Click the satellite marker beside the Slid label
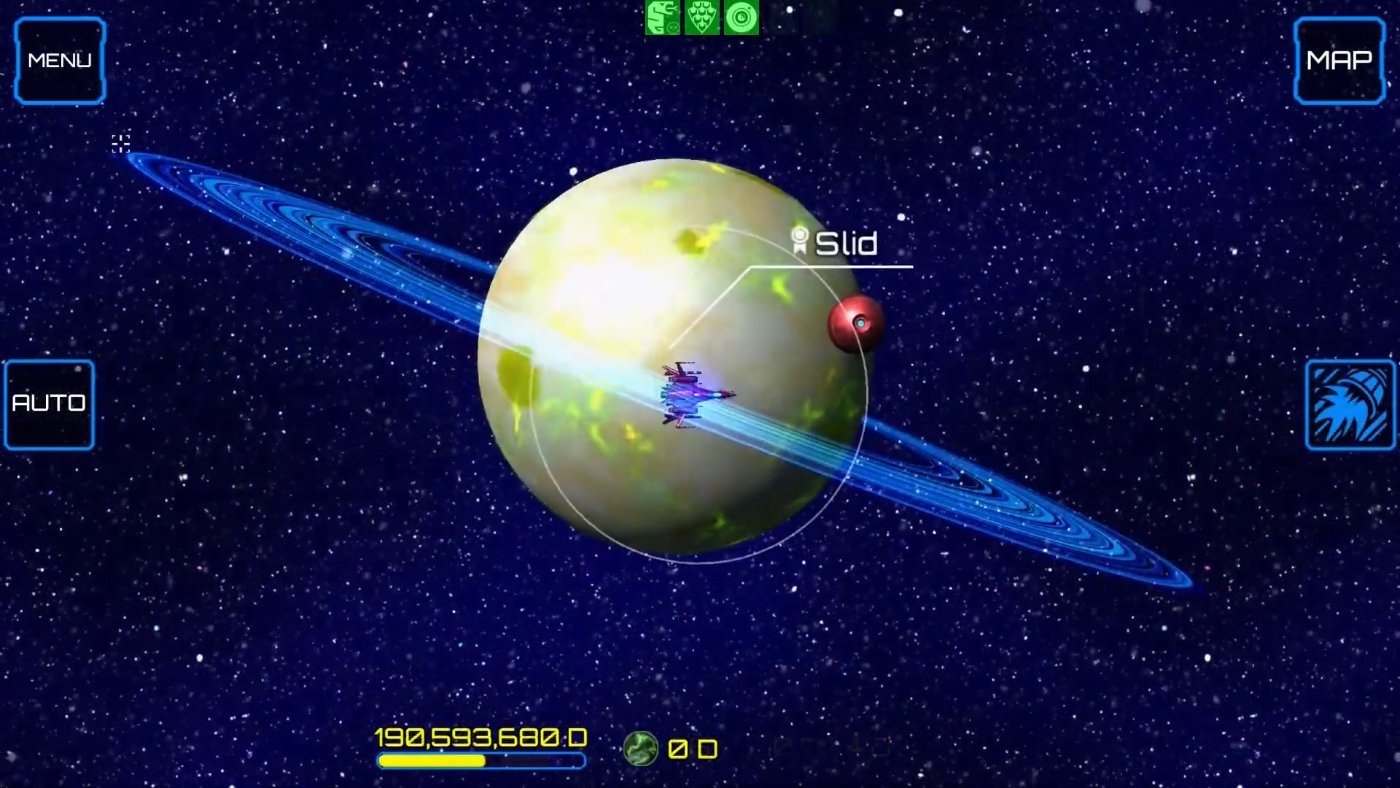 coord(800,240)
